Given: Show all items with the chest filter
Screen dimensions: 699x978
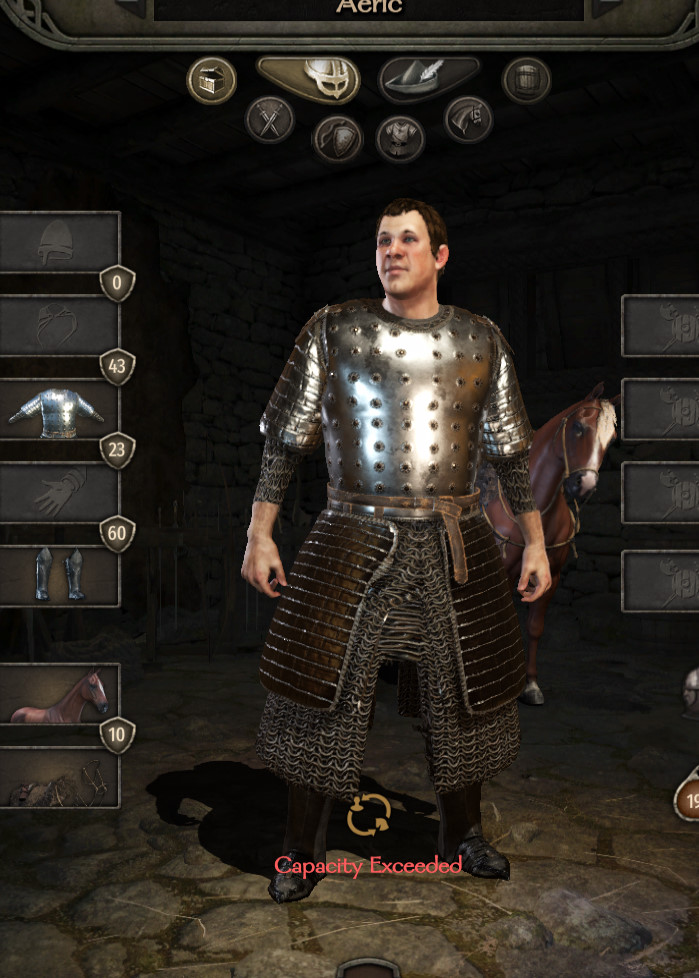Looking at the screenshot, I should pos(211,80).
